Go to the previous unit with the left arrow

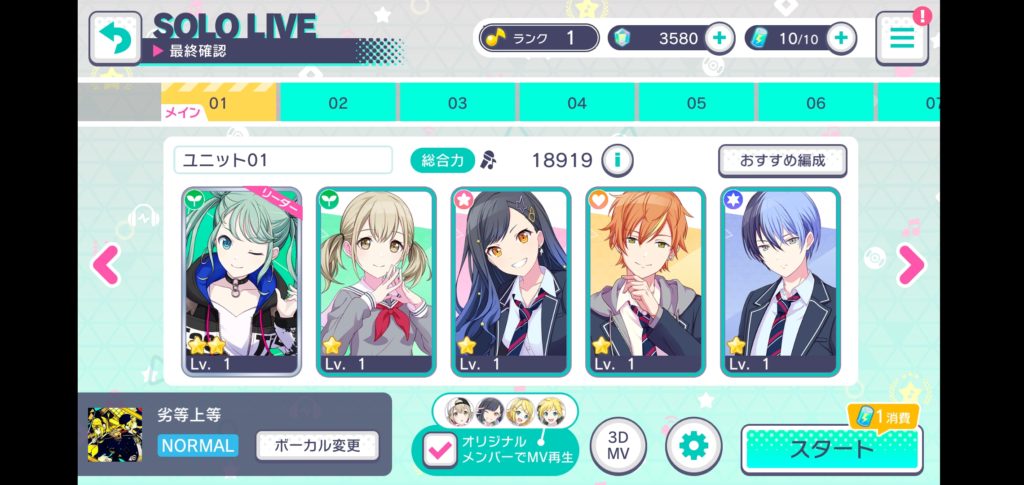(106, 265)
